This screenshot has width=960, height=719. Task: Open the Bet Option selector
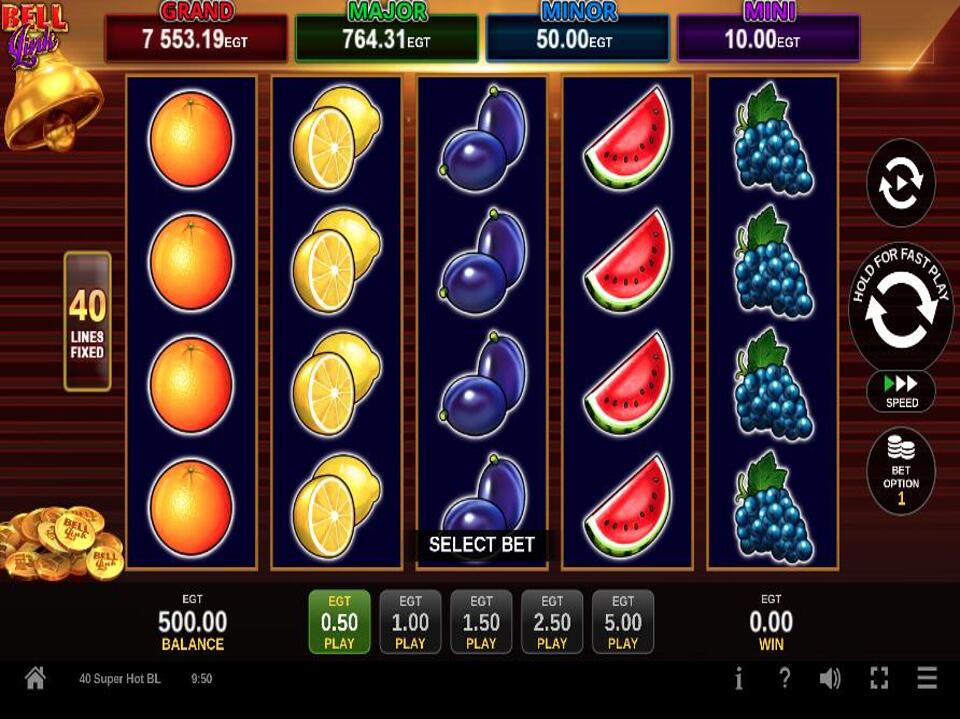pyautogui.click(x=901, y=472)
